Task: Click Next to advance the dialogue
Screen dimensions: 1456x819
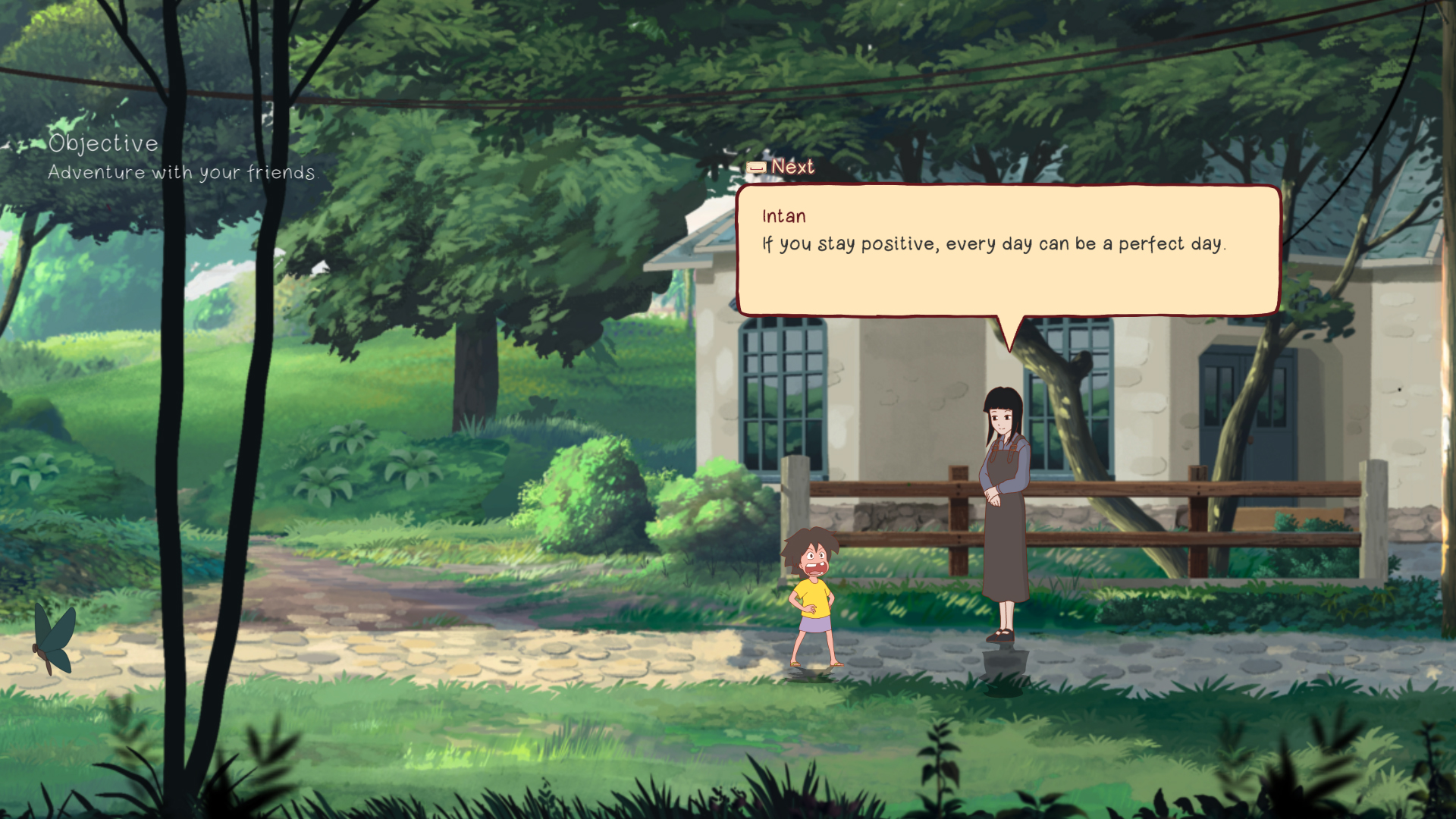Action: pos(790,166)
